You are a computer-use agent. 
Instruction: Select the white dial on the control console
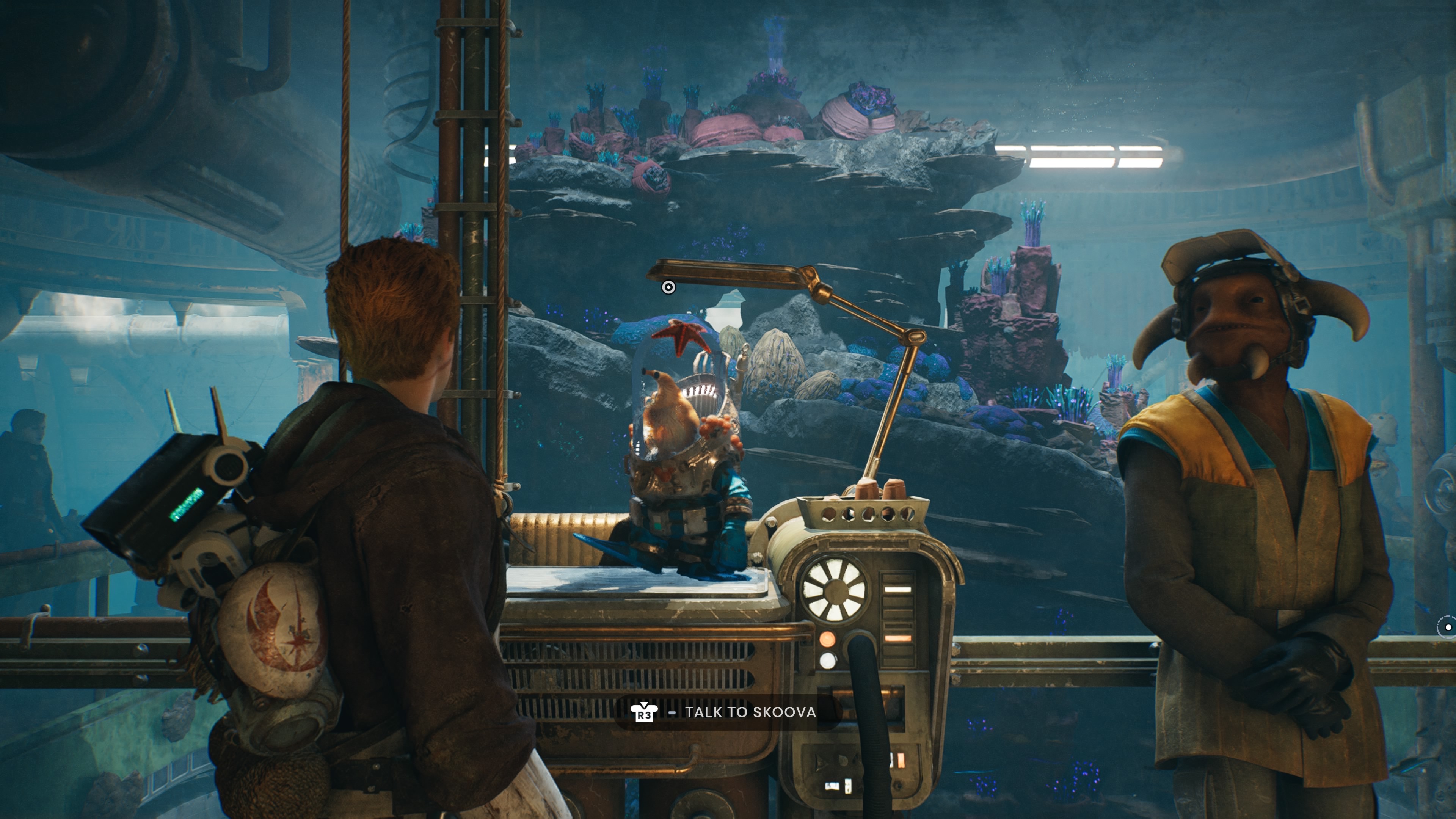coord(835,591)
